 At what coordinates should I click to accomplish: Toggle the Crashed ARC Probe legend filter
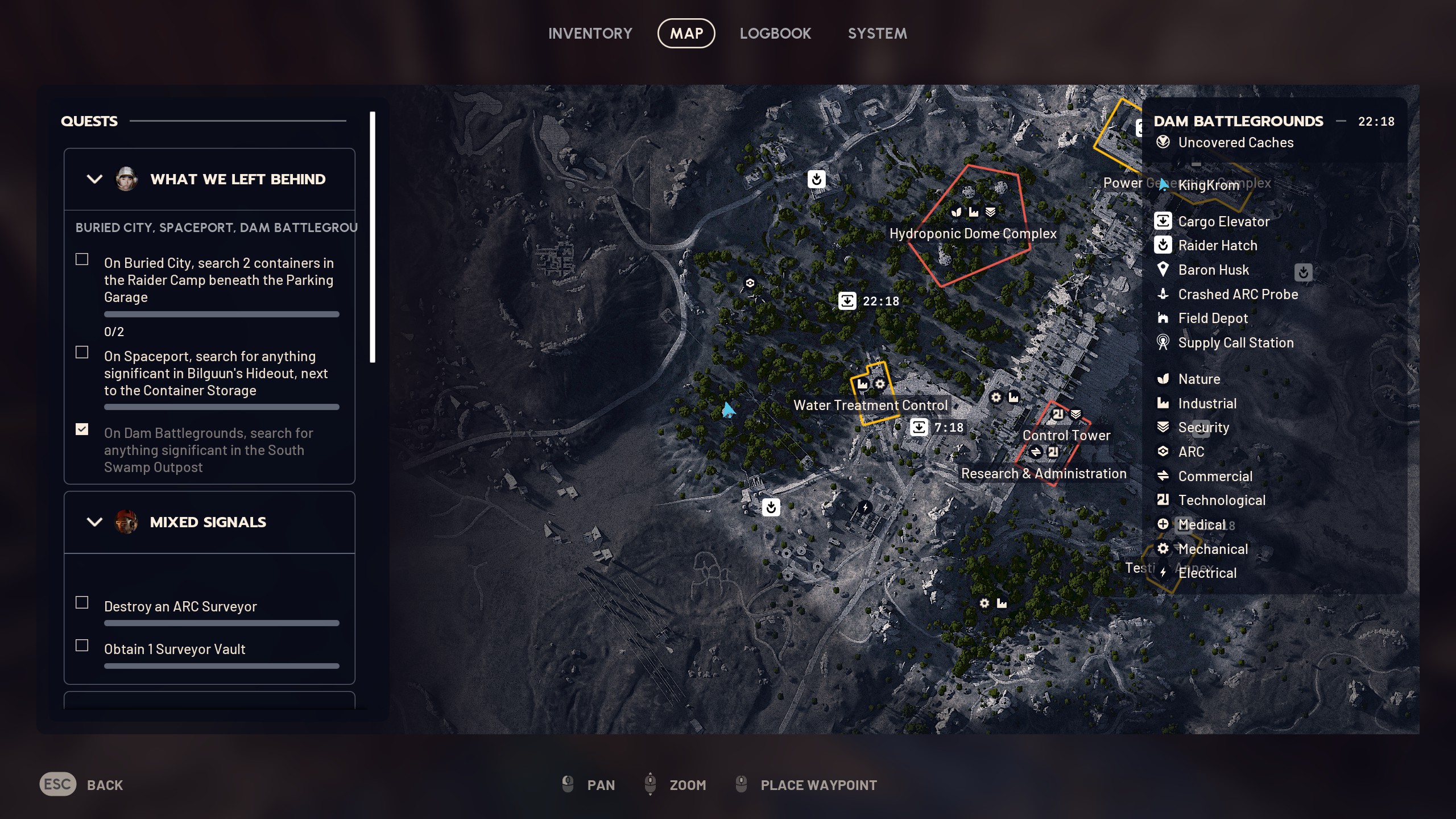pyautogui.click(x=1238, y=295)
